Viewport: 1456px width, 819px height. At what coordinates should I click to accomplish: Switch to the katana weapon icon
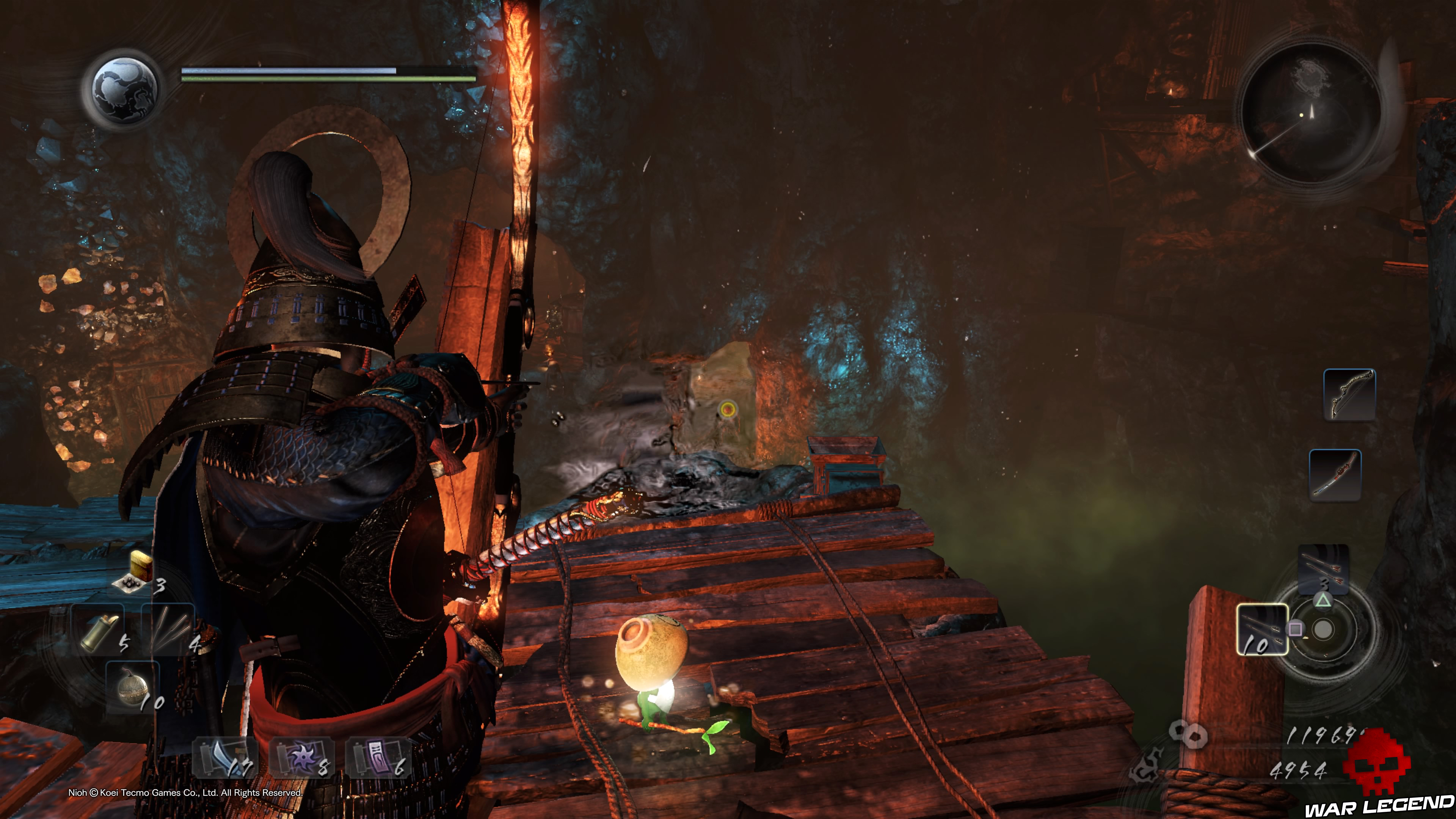(x=1335, y=475)
